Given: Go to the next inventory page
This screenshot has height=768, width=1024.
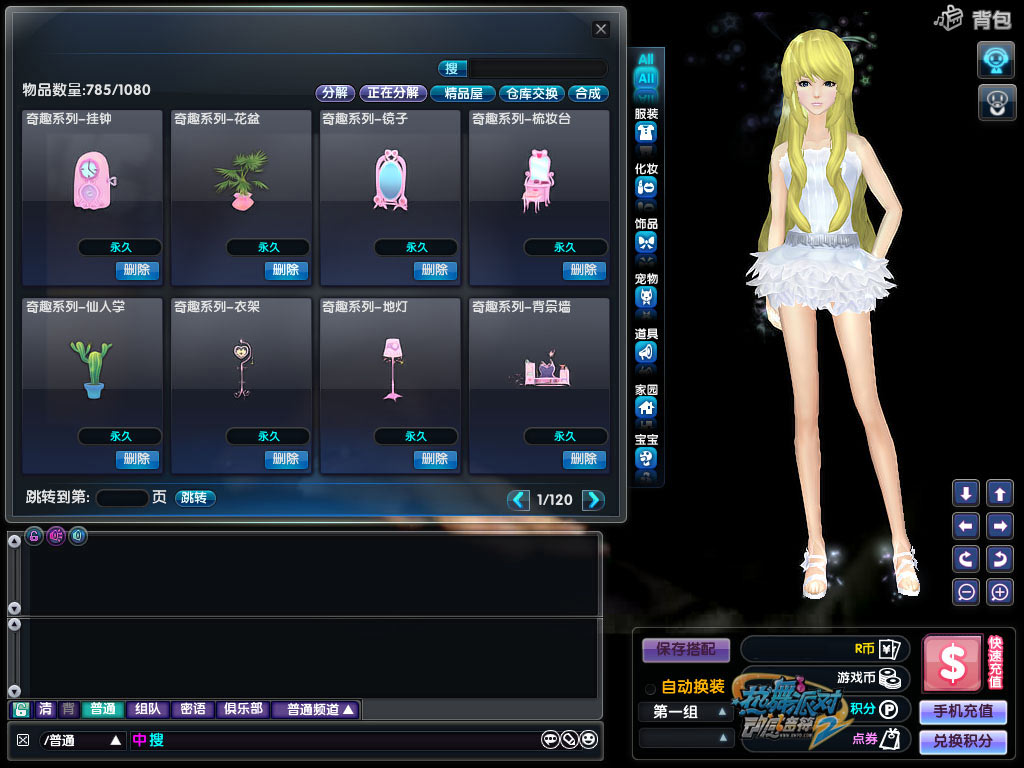Looking at the screenshot, I should click(594, 499).
